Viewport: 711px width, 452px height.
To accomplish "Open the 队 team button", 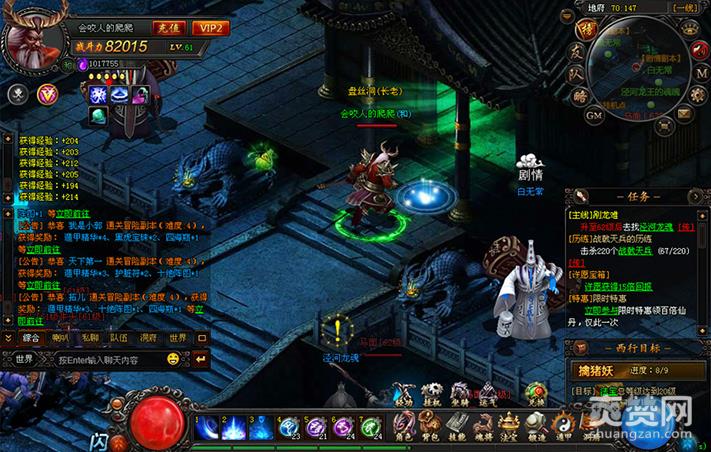I will tap(576, 75).
